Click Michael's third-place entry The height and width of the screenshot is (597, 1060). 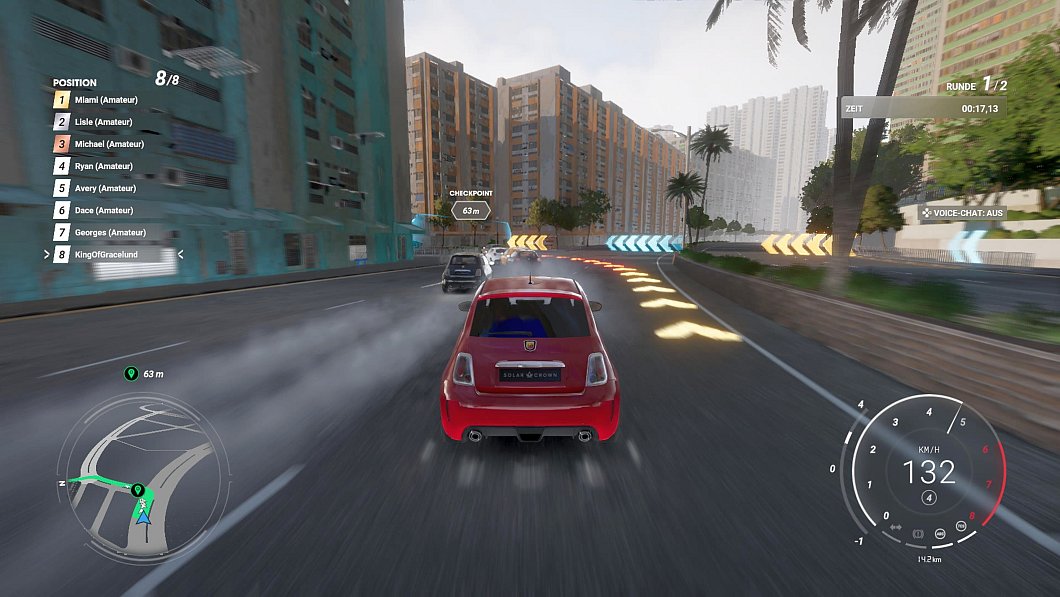point(109,144)
